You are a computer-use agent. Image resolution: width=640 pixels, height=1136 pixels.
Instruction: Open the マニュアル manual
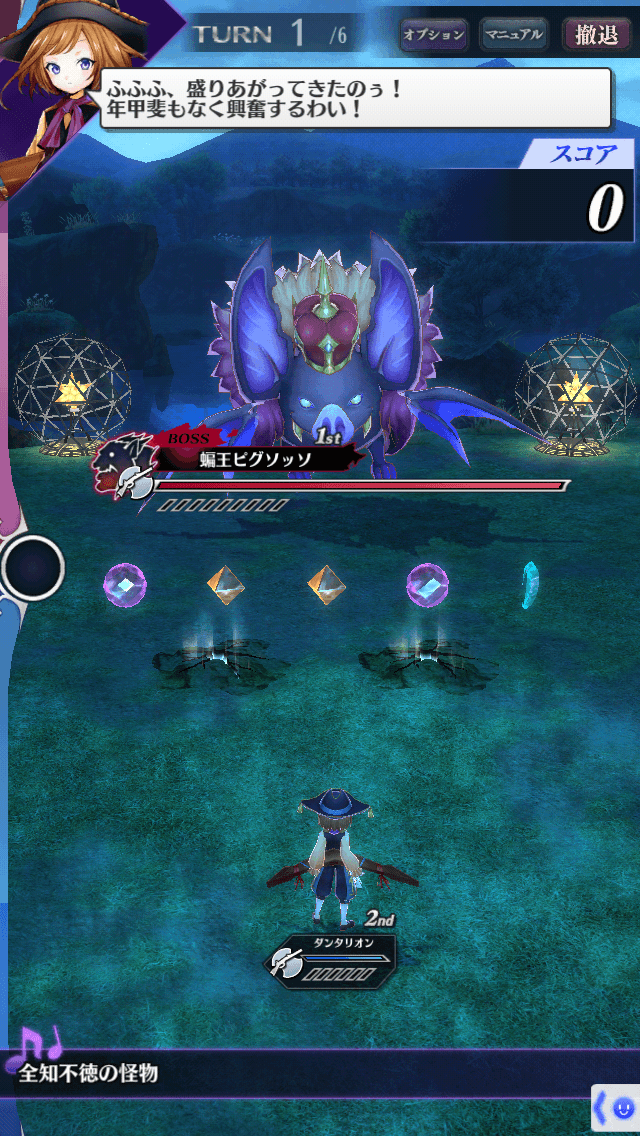(514, 35)
